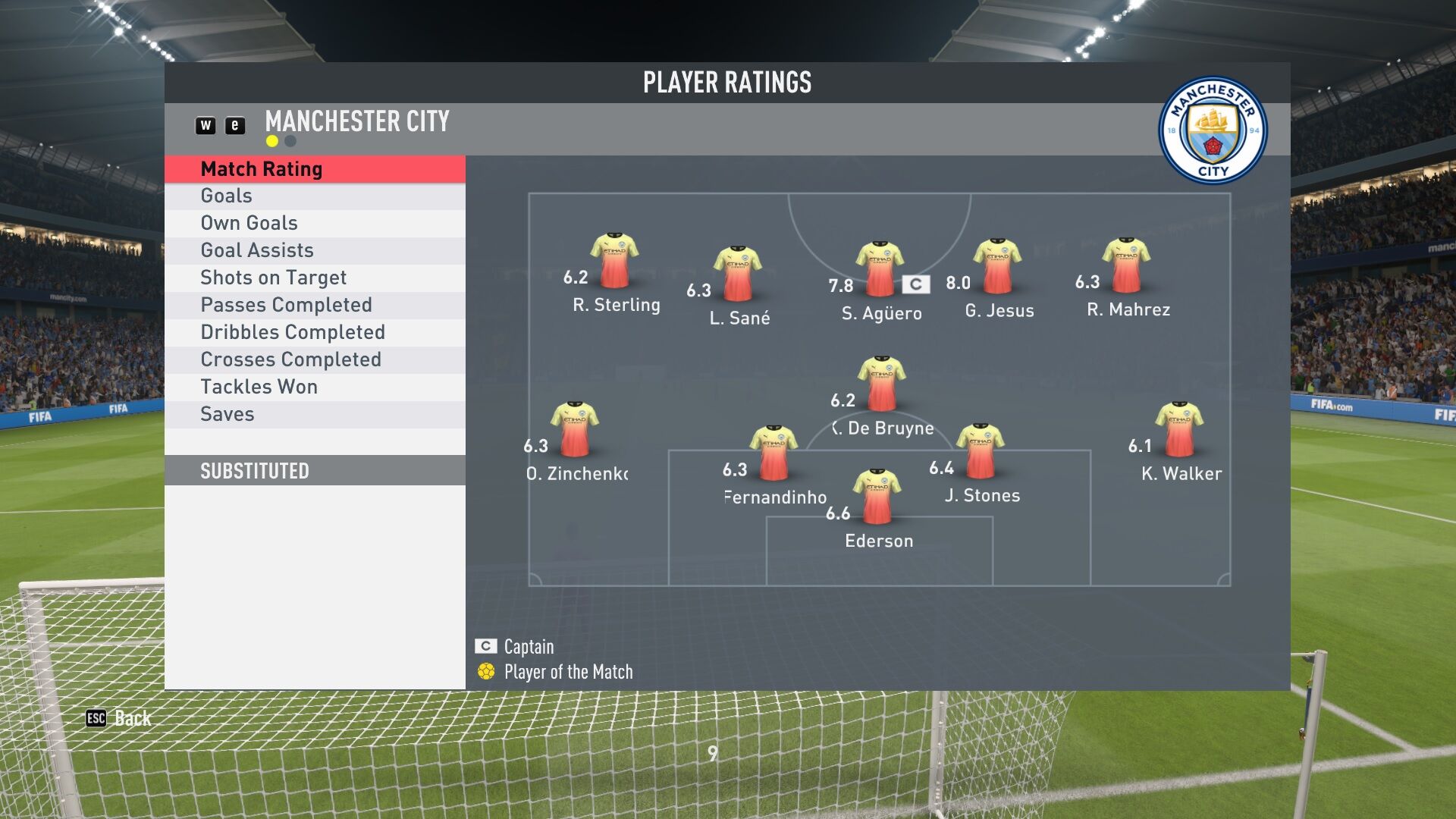
Task: Select the Match Rating stat row
Action: click(x=314, y=169)
